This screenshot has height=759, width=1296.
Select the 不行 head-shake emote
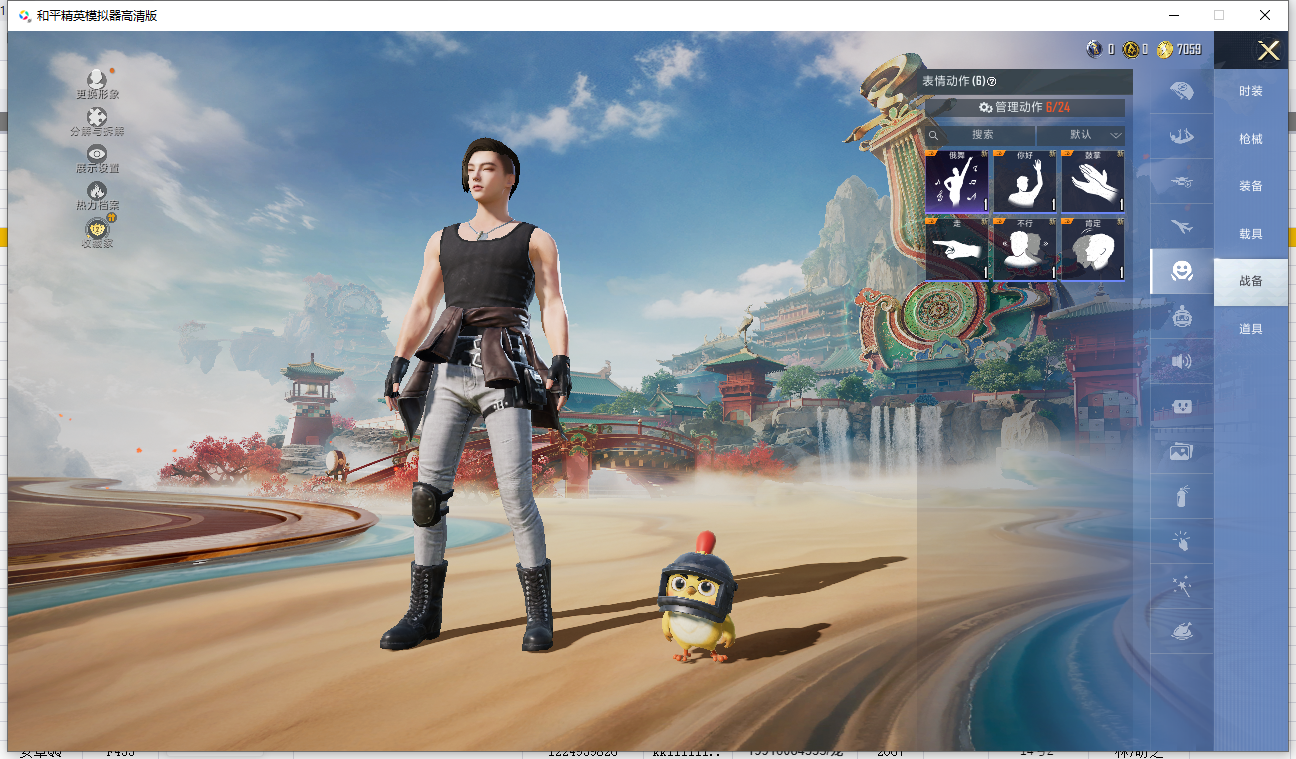pos(1024,249)
